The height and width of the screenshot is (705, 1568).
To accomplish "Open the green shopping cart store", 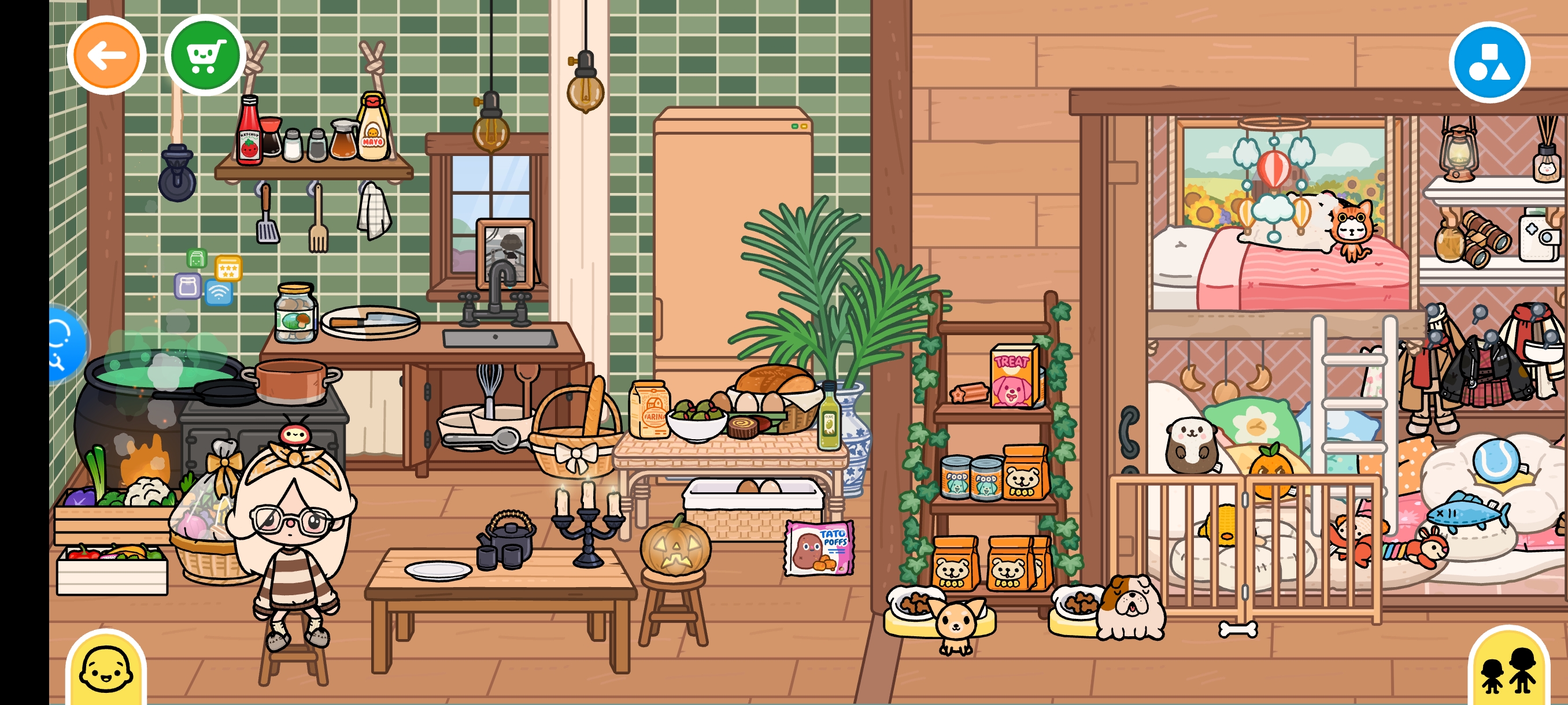I will coord(205,56).
